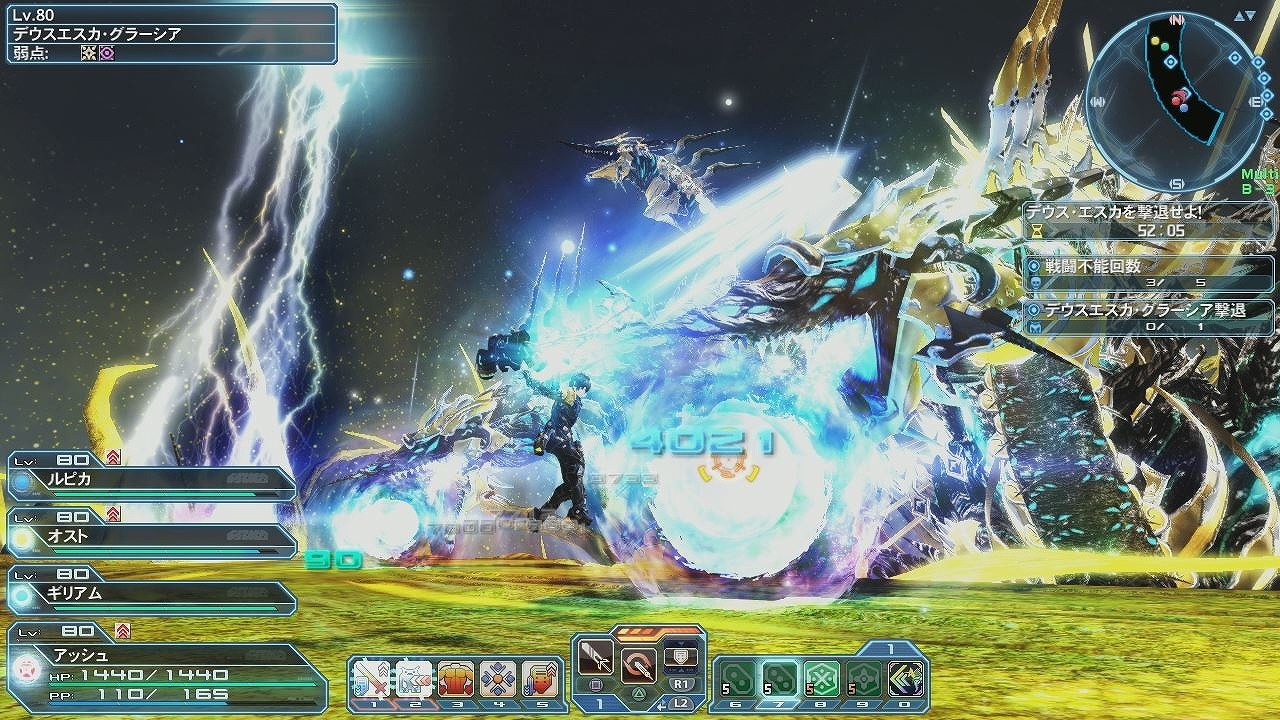1280x720 pixels.
Task: Use the red armor skill in slot 3
Action: point(456,679)
